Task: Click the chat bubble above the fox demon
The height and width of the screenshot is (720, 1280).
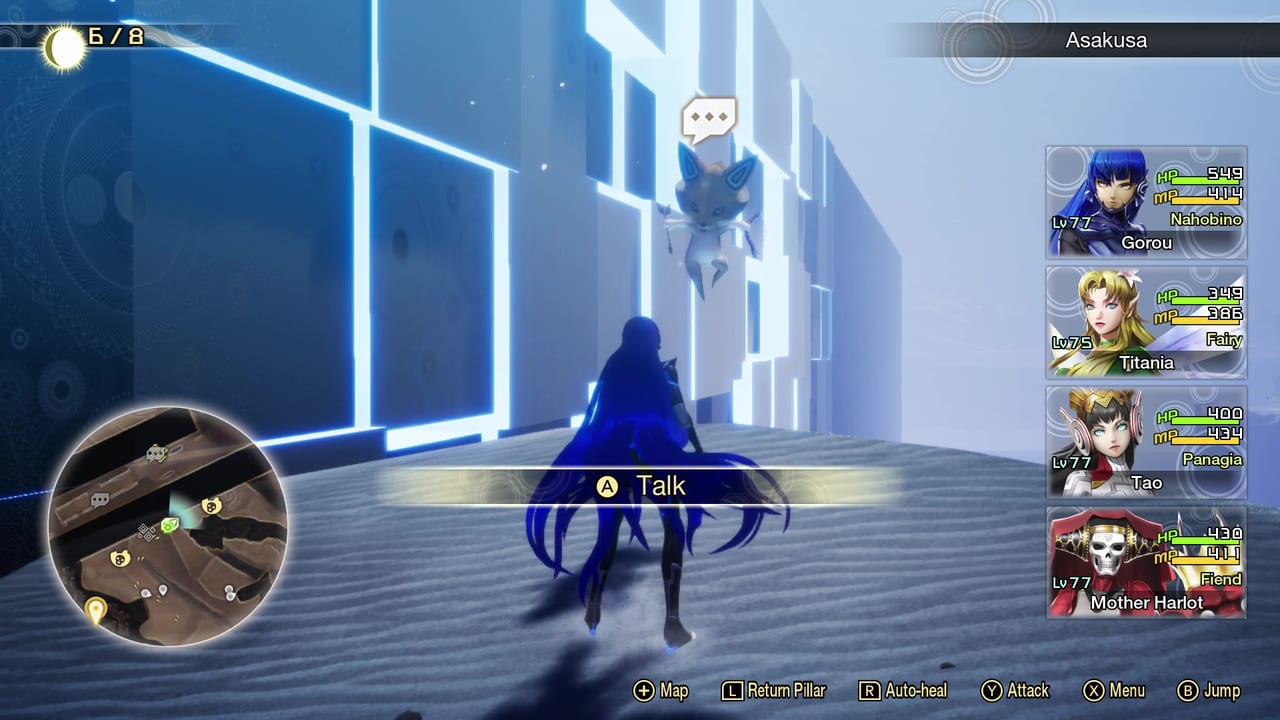Action: click(709, 119)
